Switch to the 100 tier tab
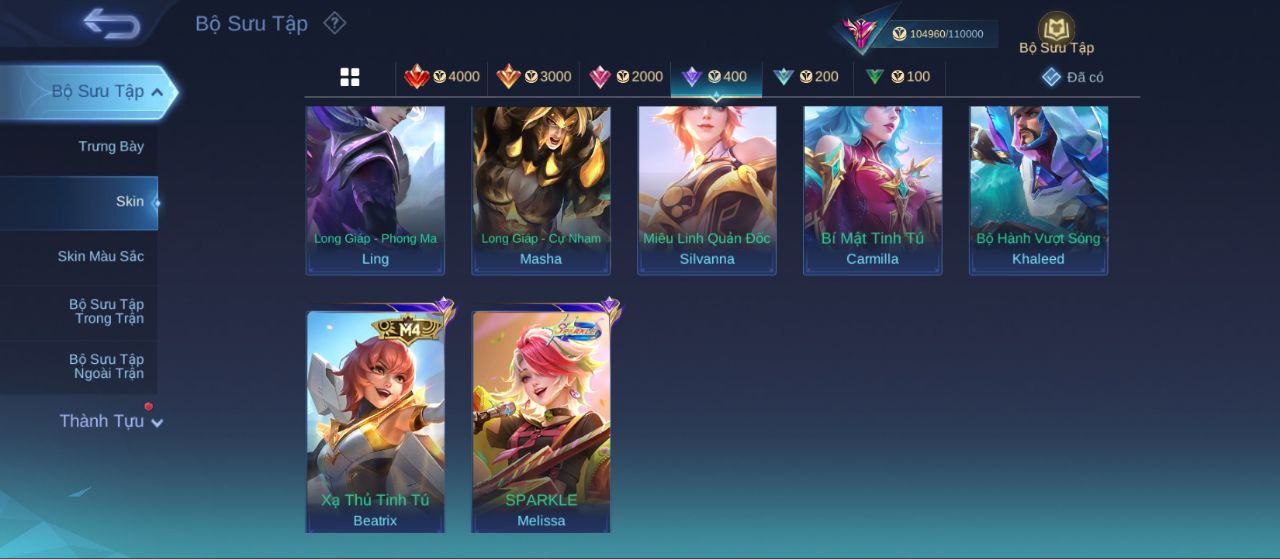 898,77
